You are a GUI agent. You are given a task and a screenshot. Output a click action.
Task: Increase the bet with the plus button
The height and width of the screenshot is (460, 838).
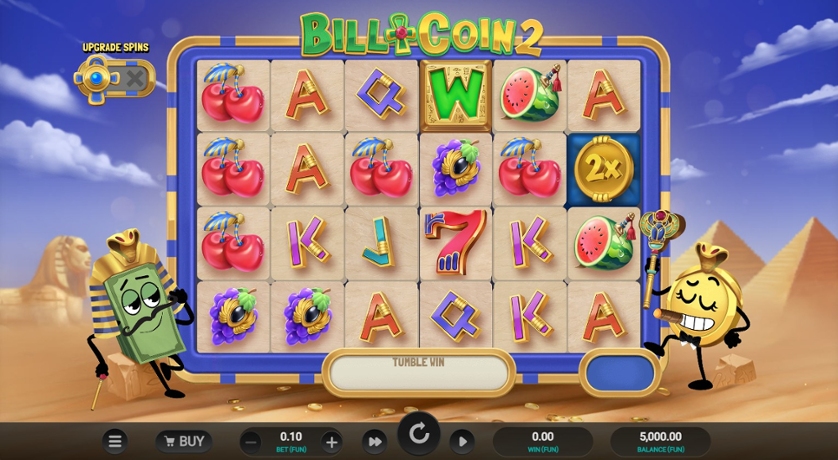point(332,441)
